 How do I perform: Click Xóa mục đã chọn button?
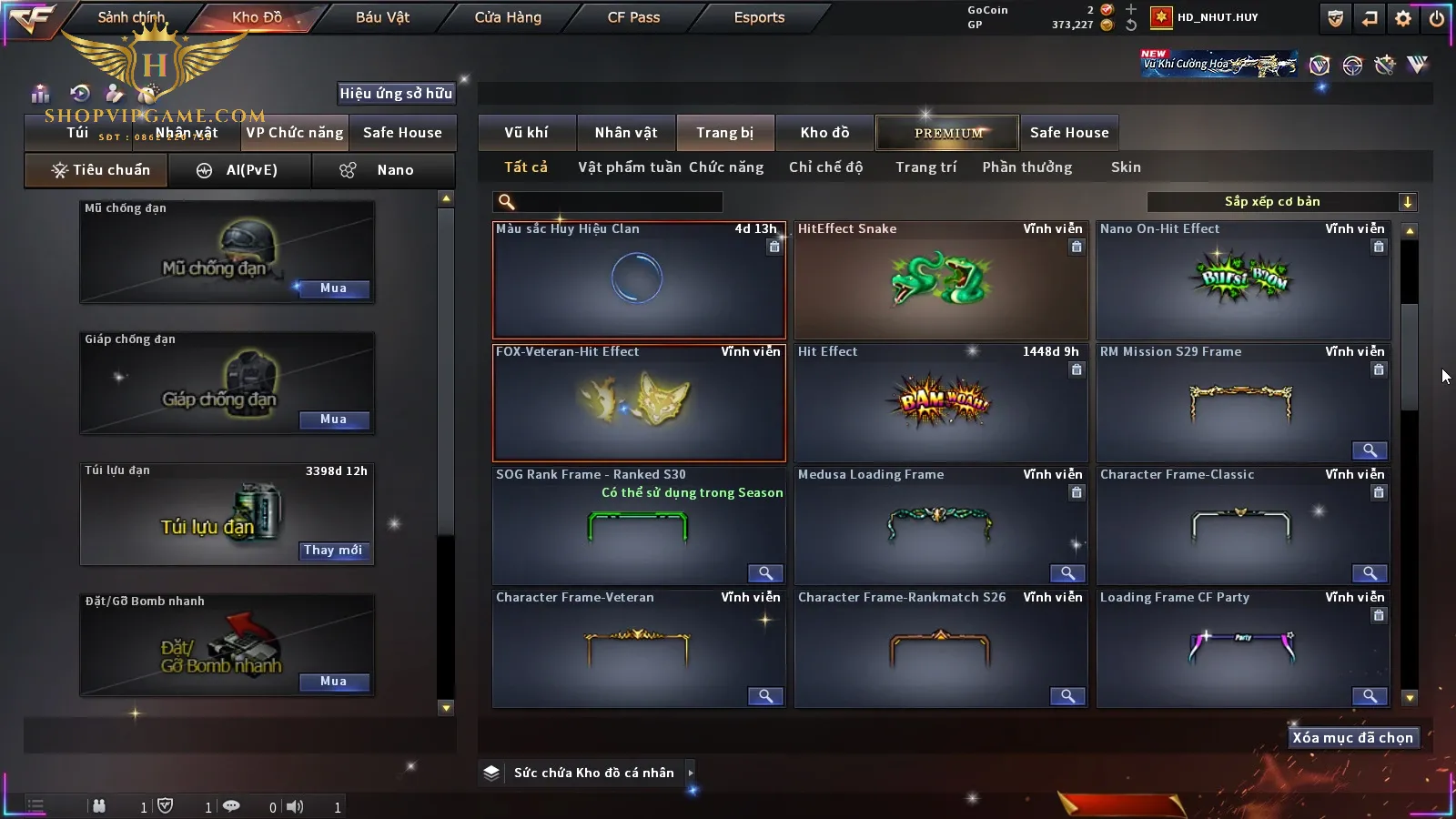[x=1352, y=738]
